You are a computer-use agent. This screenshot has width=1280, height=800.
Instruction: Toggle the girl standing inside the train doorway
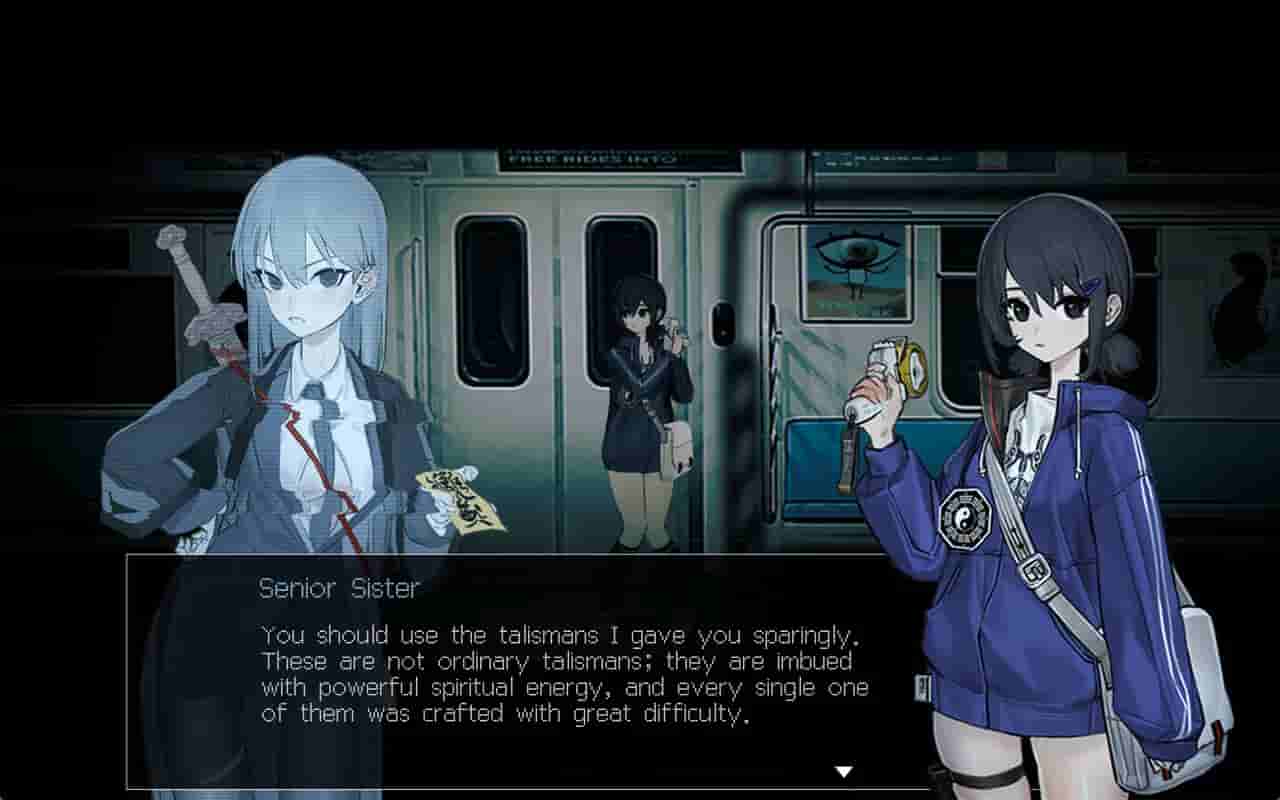pyautogui.click(x=640, y=400)
